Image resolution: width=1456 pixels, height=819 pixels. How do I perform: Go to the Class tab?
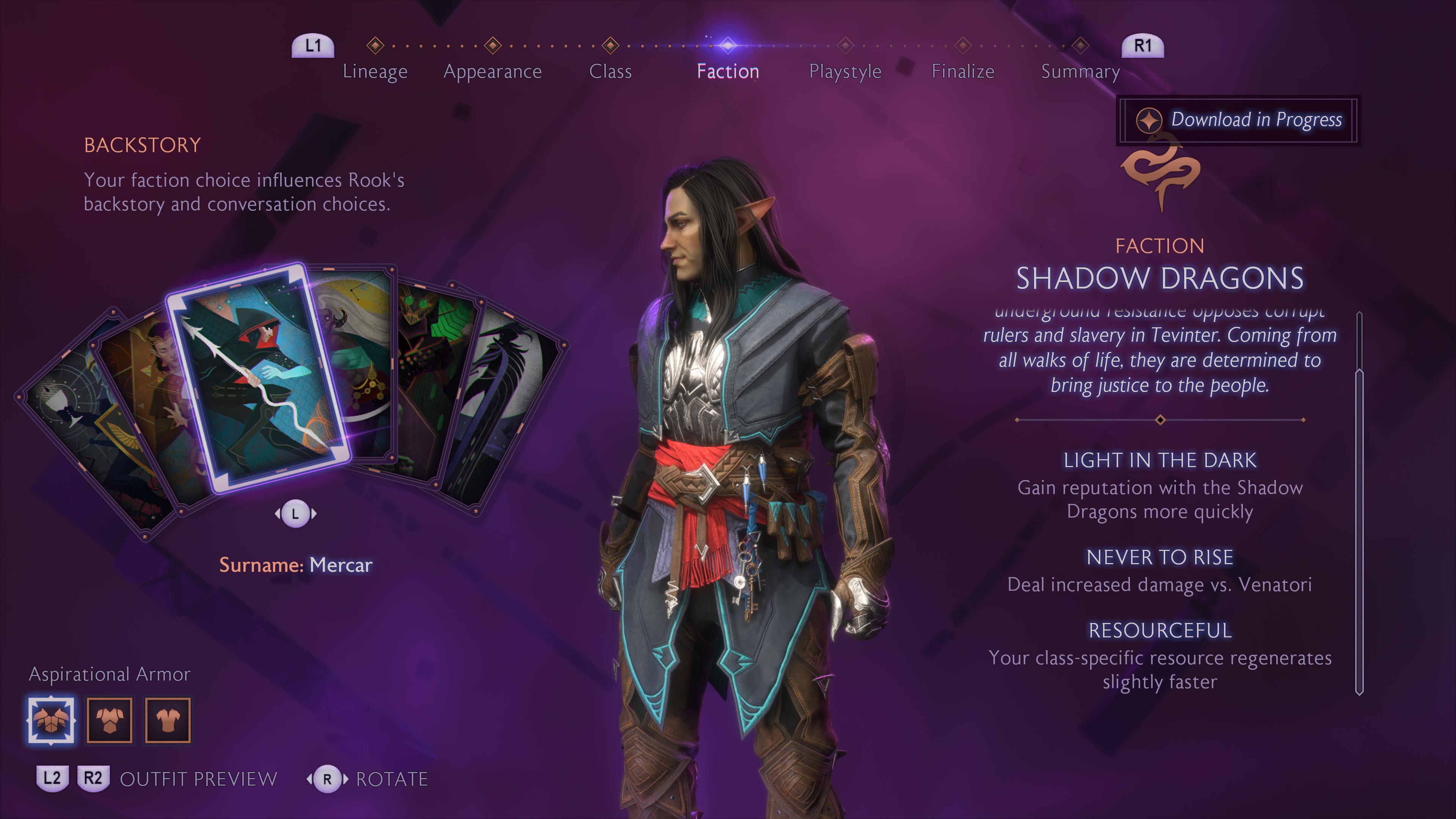coord(610,71)
